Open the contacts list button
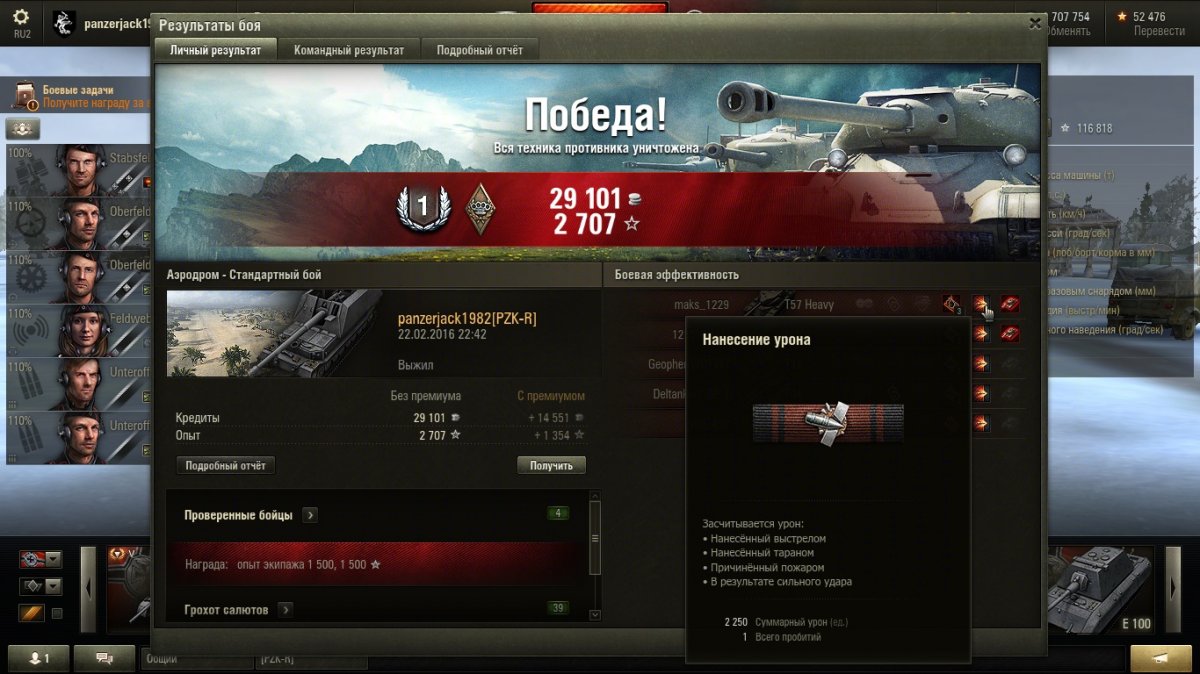 [x=40, y=658]
